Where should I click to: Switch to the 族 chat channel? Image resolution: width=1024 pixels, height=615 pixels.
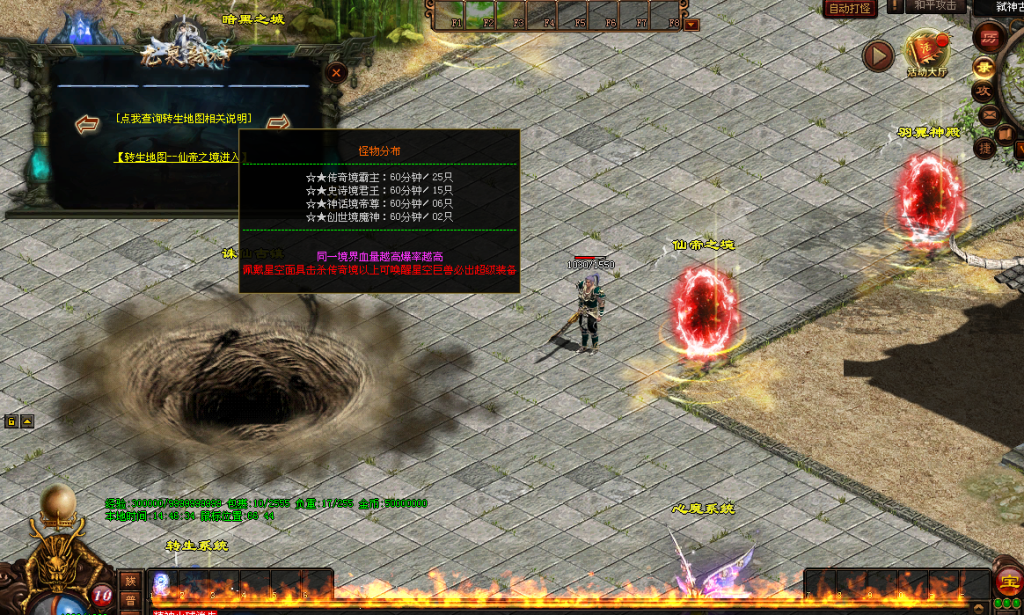click(131, 580)
